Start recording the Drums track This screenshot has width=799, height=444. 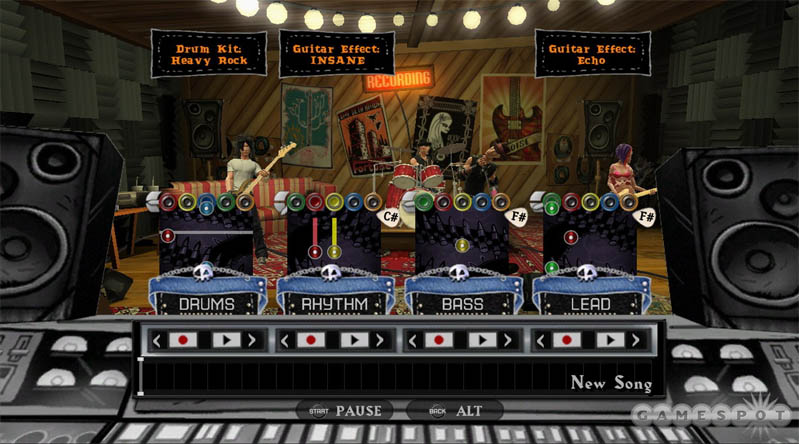[x=182, y=340]
